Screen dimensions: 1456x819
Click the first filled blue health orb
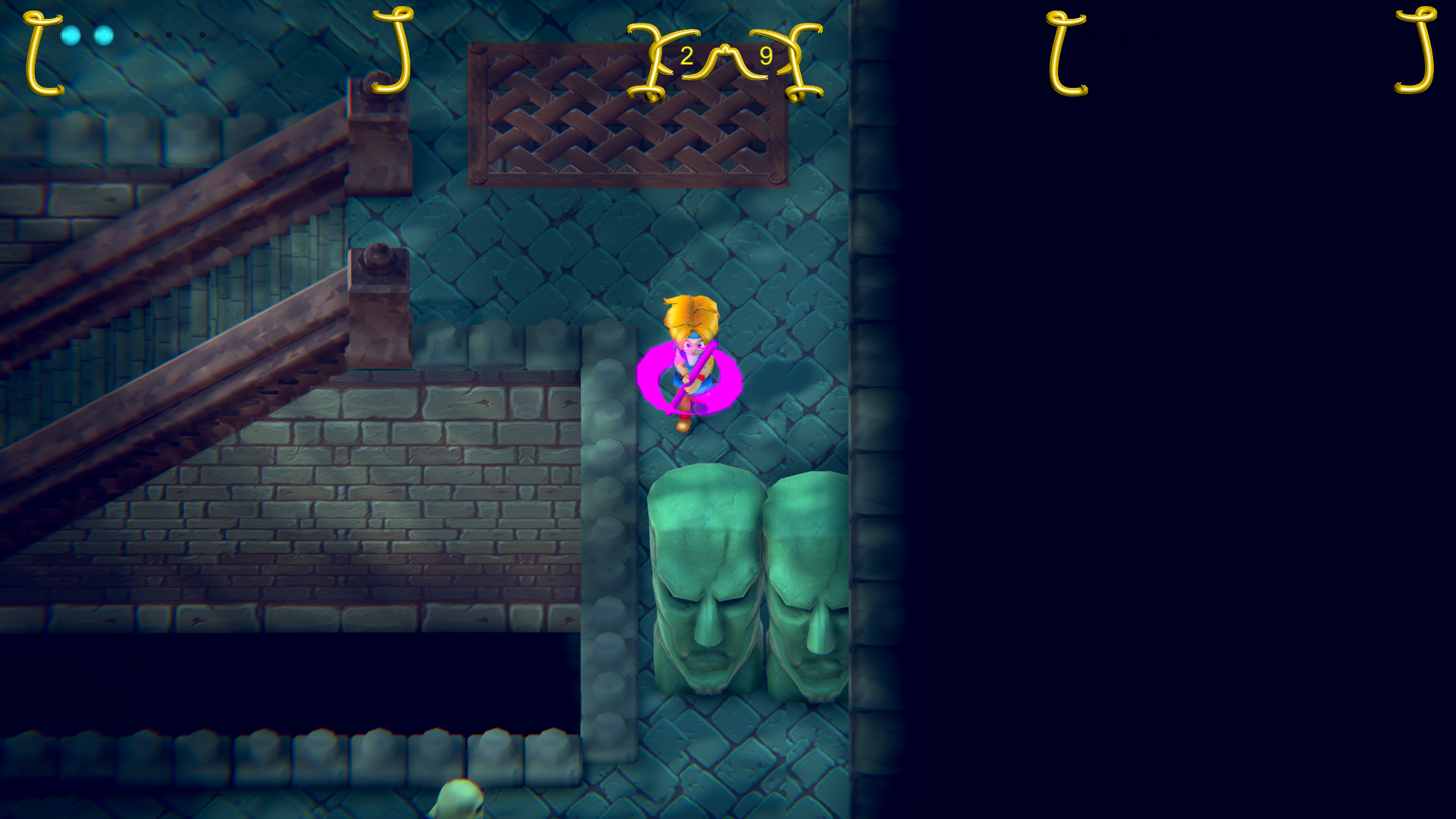coord(71,35)
